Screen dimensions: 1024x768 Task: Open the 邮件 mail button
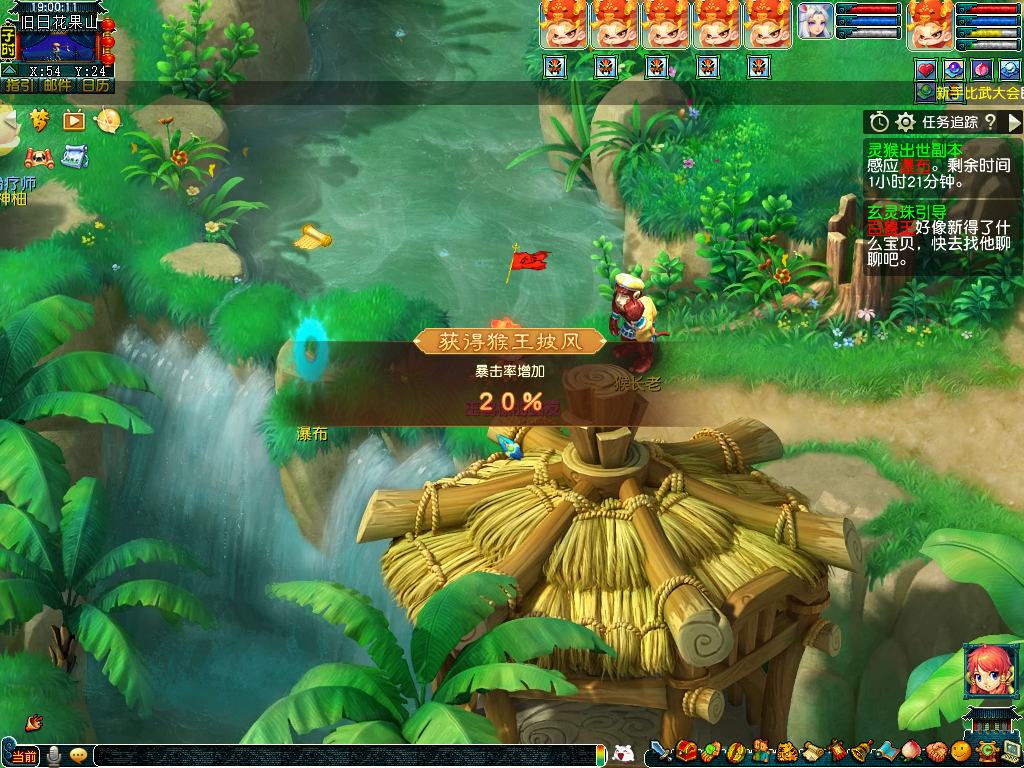(57, 85)
